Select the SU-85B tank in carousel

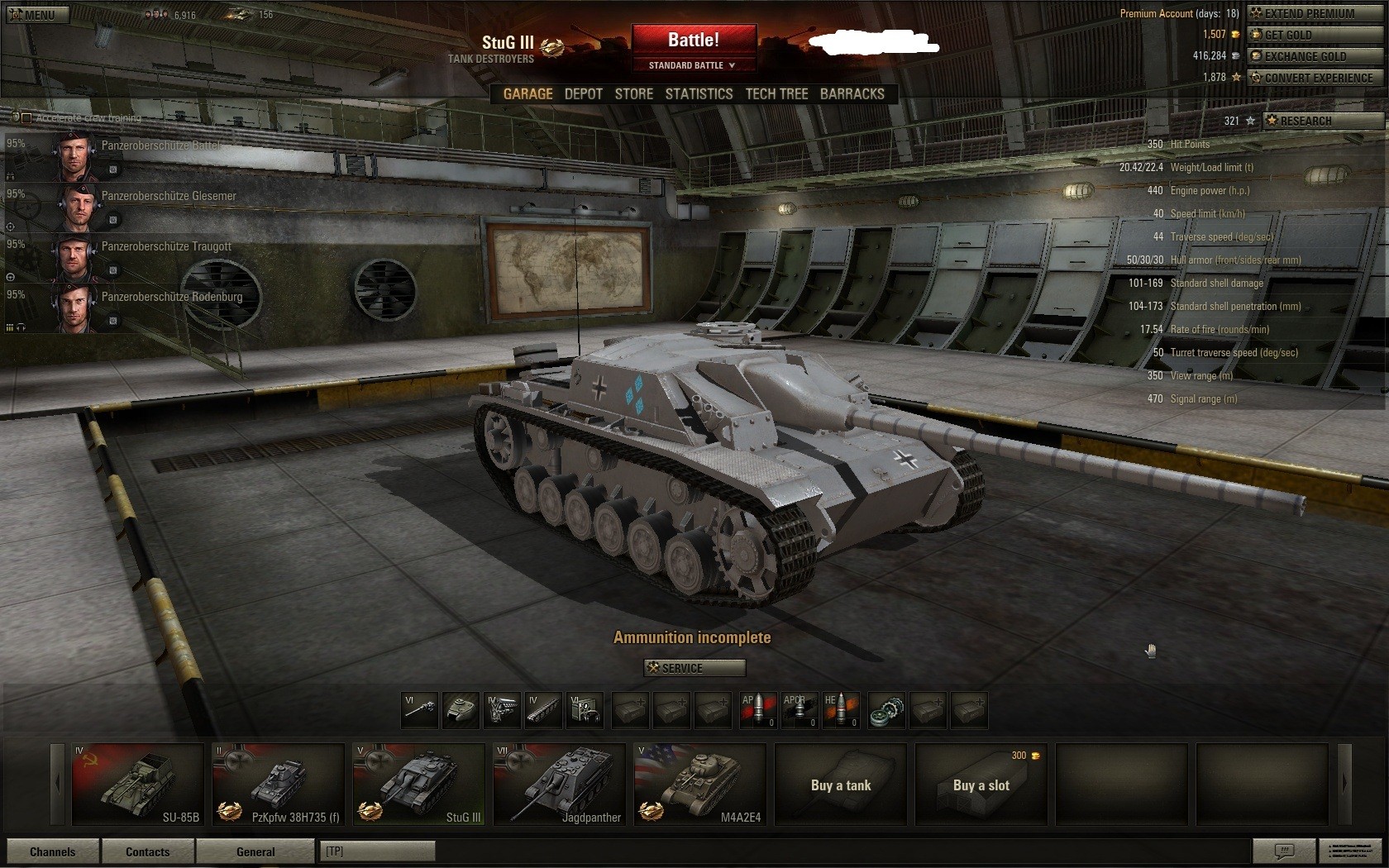(x=137, y=784)
